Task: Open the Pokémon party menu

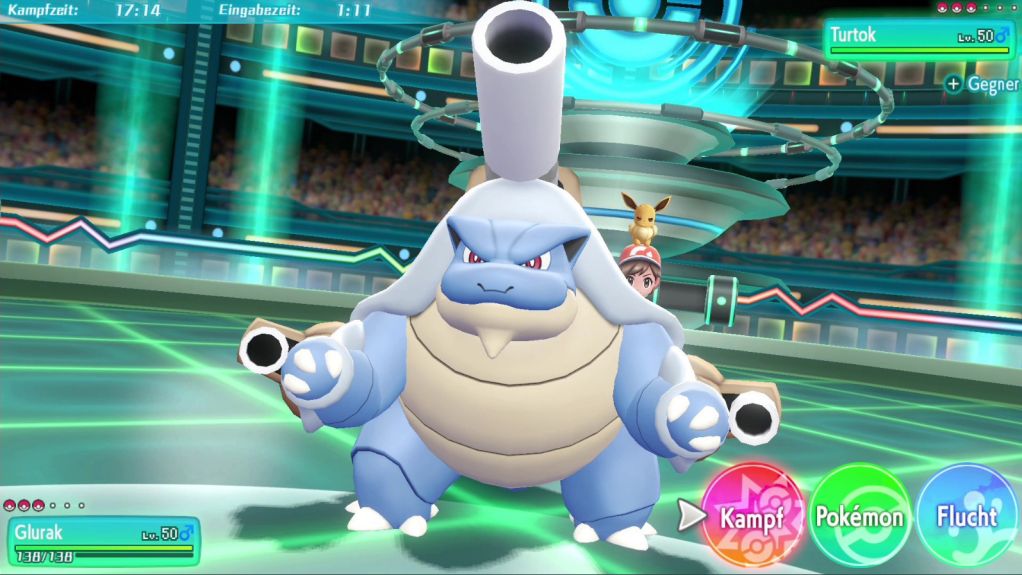Action: click(x=859, y=516)
